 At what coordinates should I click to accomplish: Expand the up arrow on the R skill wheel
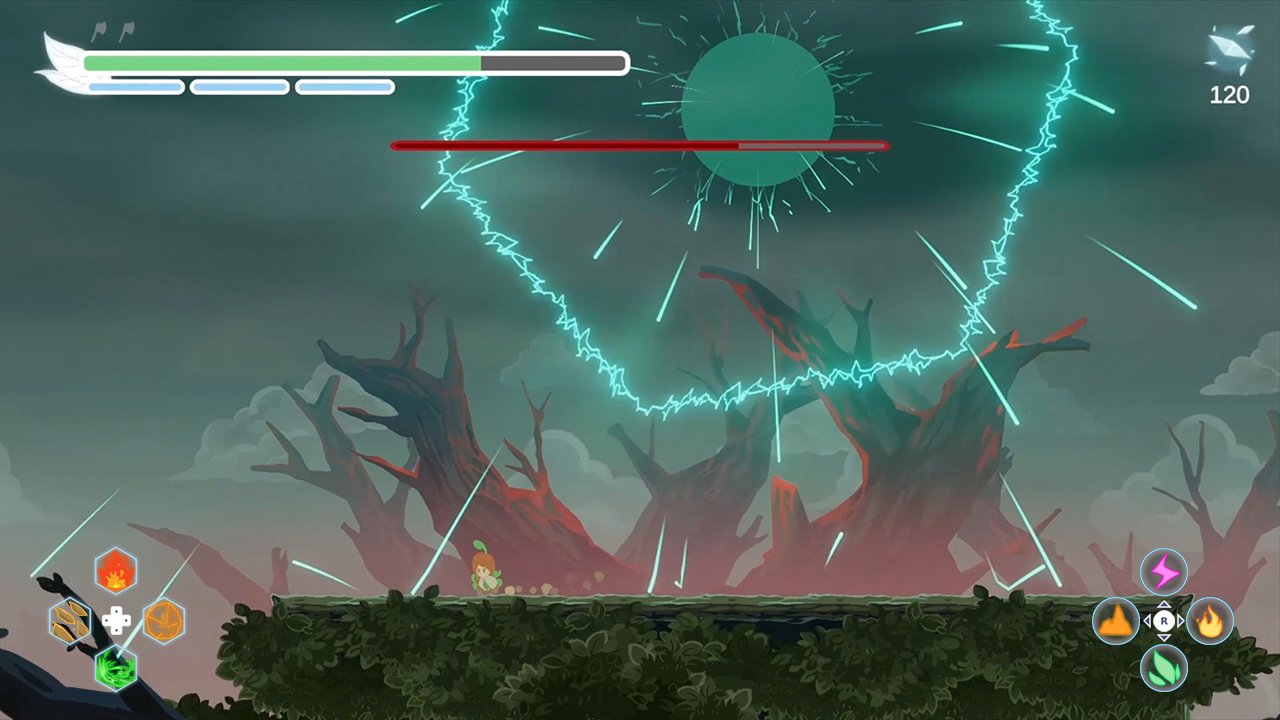[1163, 603]
